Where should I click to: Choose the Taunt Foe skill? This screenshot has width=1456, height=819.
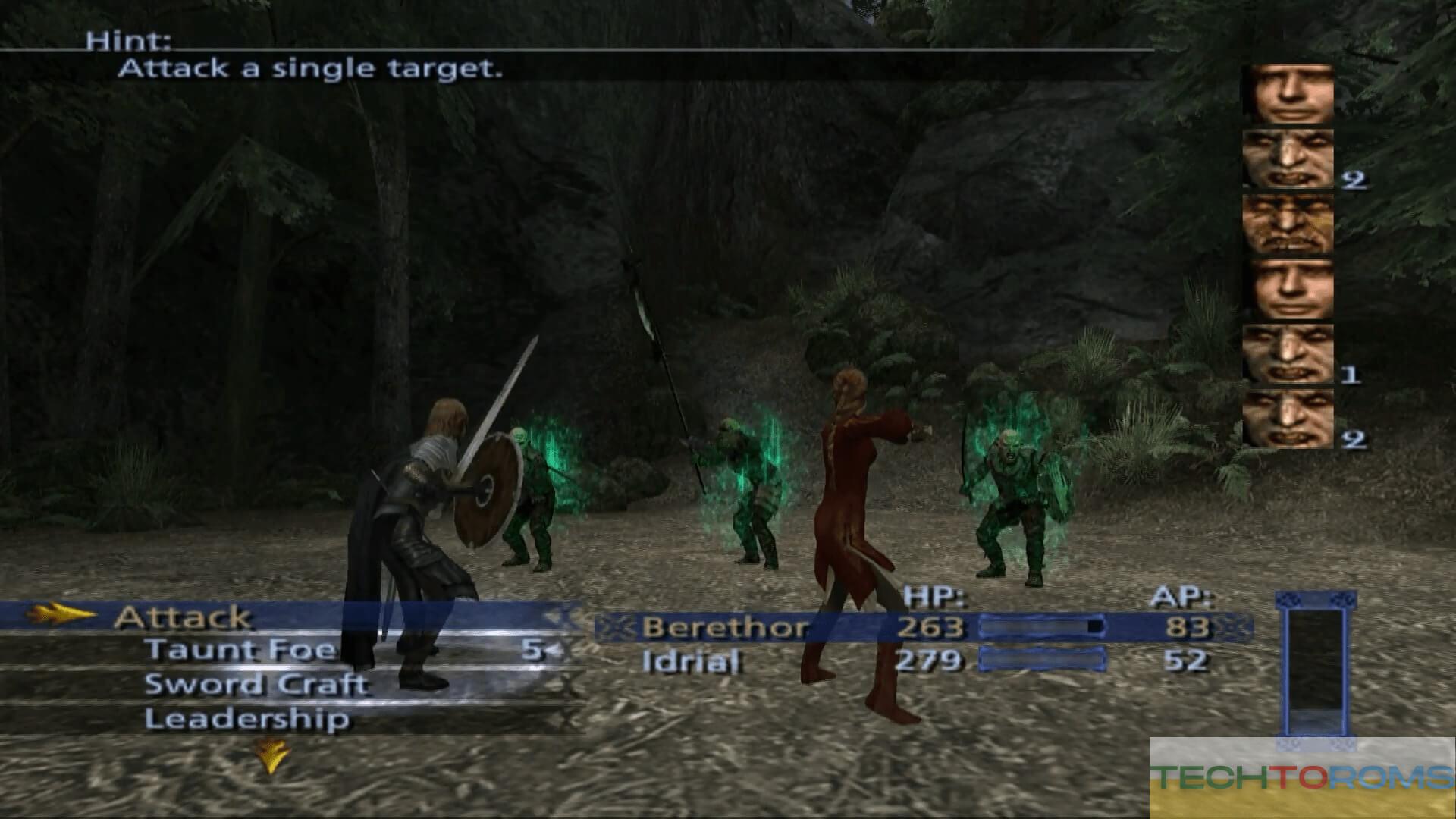pyautogui.click(x=241, y=650)
